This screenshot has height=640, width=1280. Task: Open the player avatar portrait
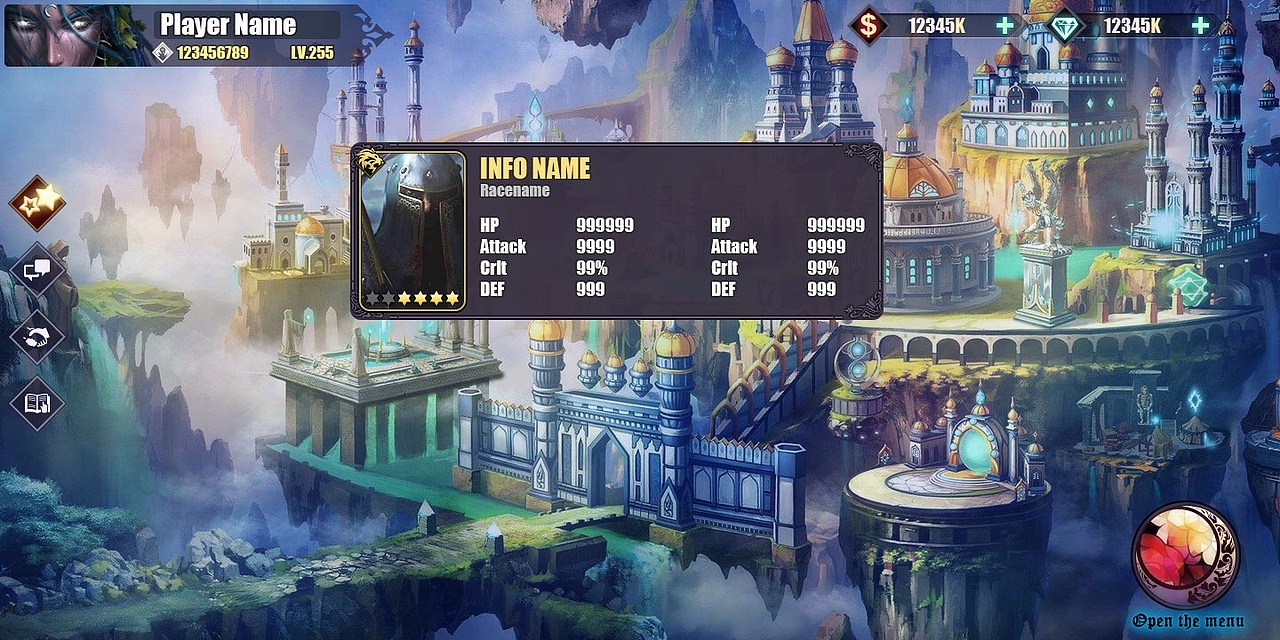78,34
